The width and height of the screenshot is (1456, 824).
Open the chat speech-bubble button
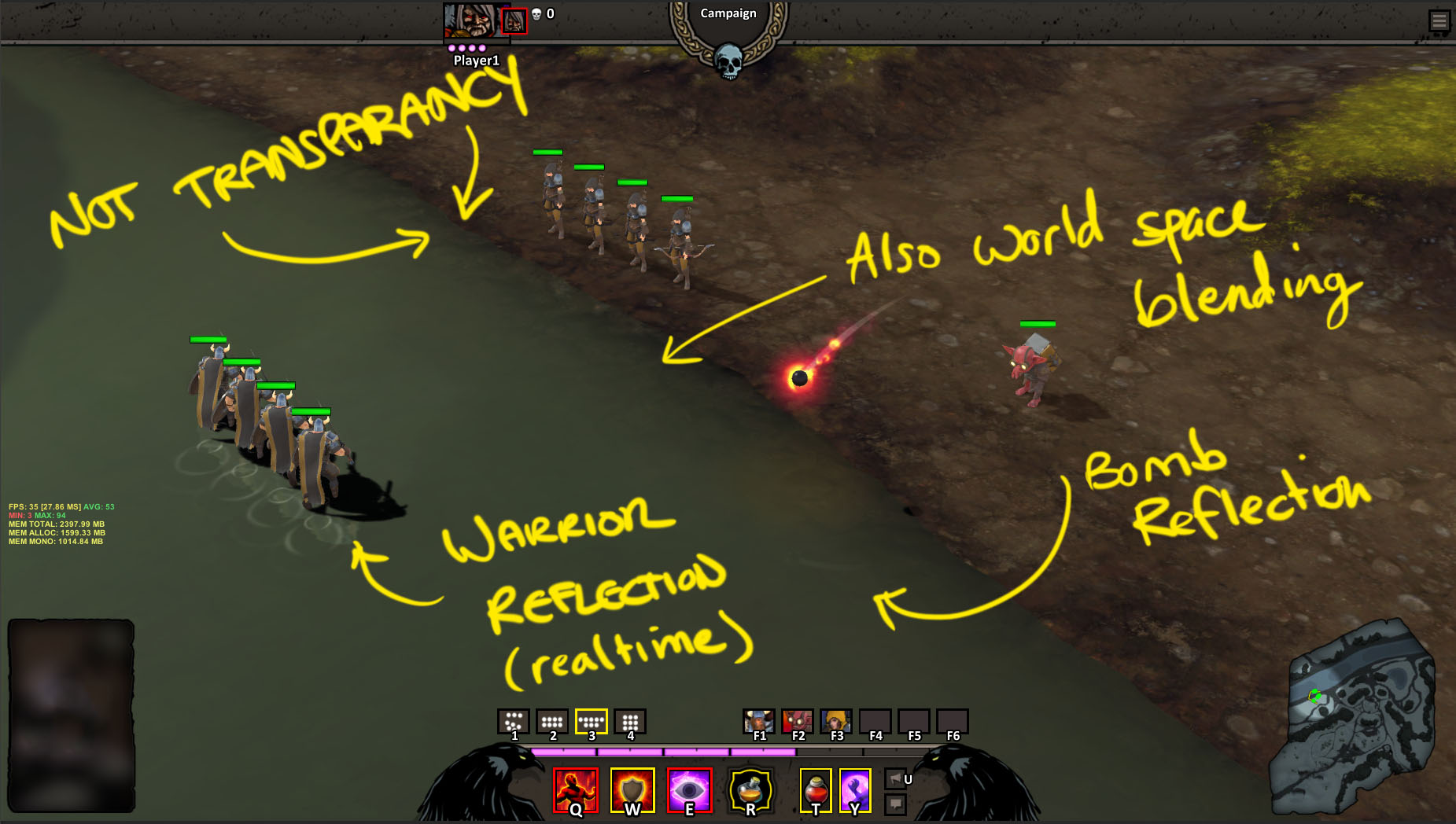(896, 804)
